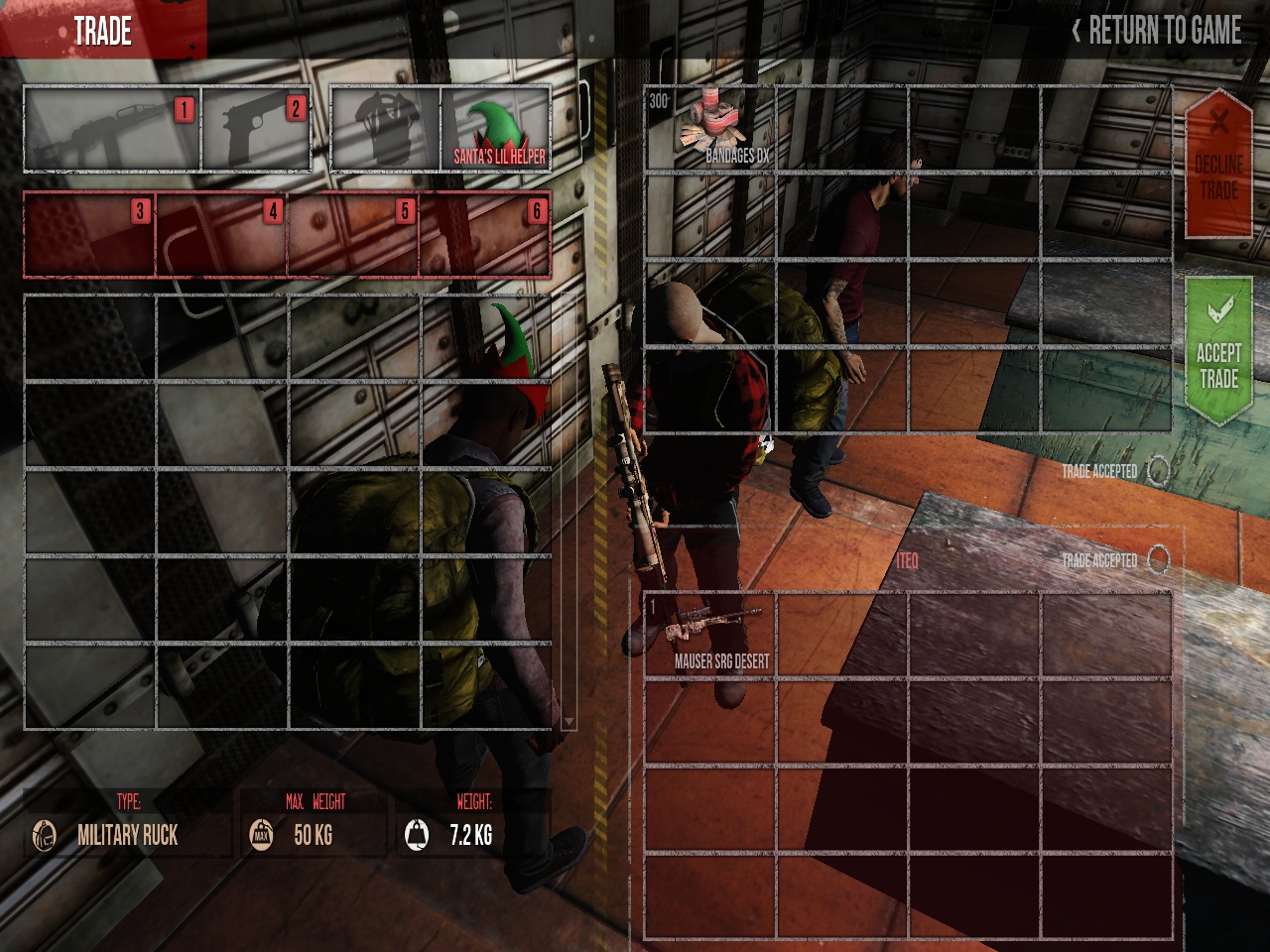
Task: Select Santa's Lil Helper hat slot
Action: pyautogui.click(x=496, y=130)
